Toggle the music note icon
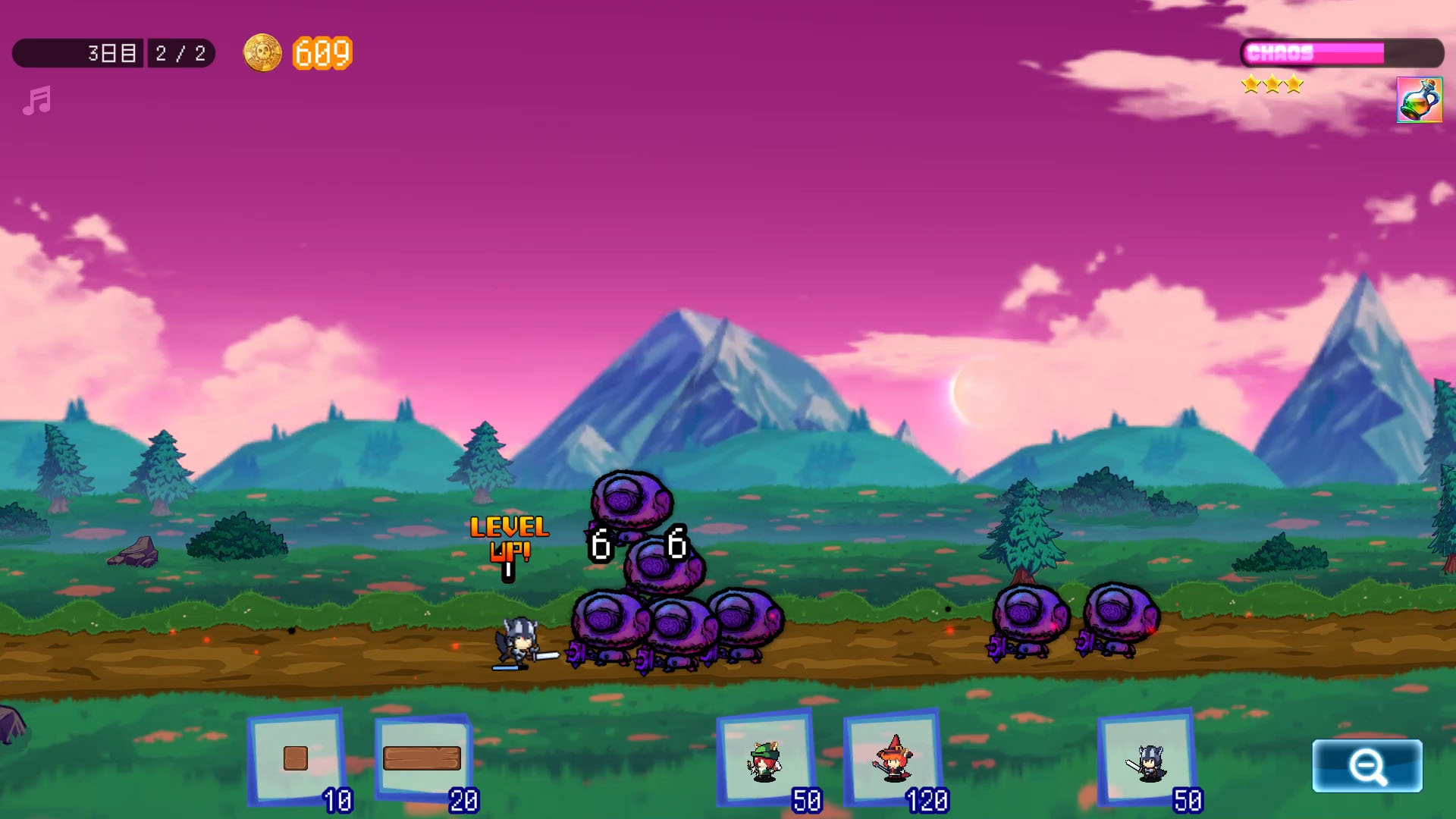The width and height of the screenshot is (1456, 819). [x=36, y=101]
